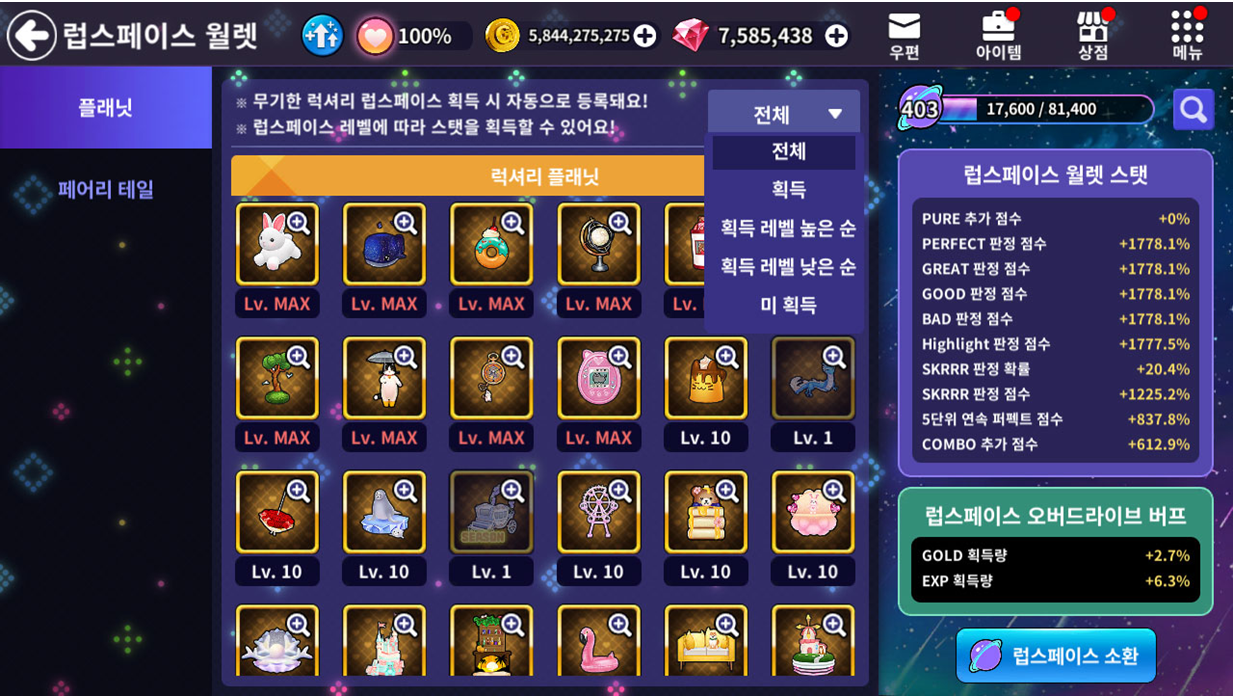Switch to the 페어리 테일 tab
1236x697 pixels.
point(106,189)
